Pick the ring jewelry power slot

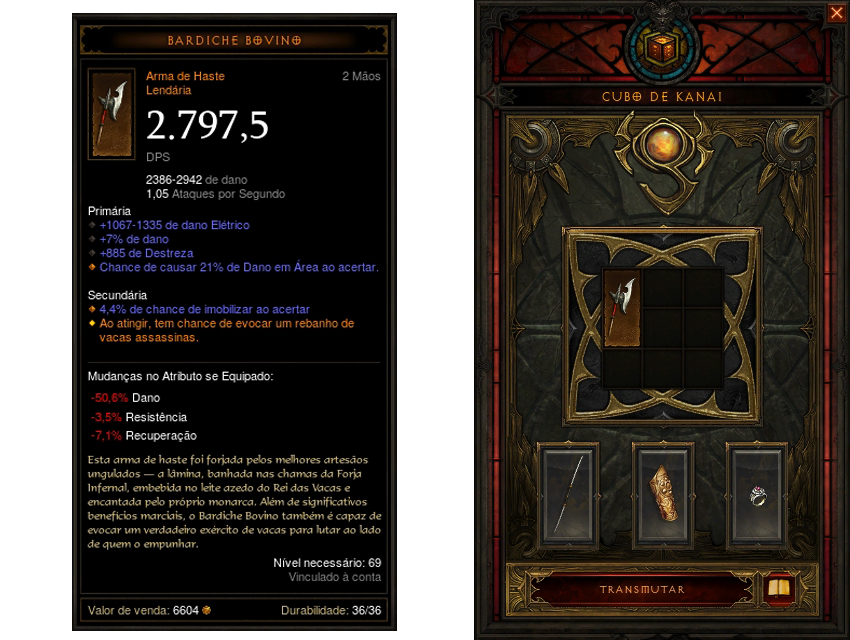tap(758, 497)
